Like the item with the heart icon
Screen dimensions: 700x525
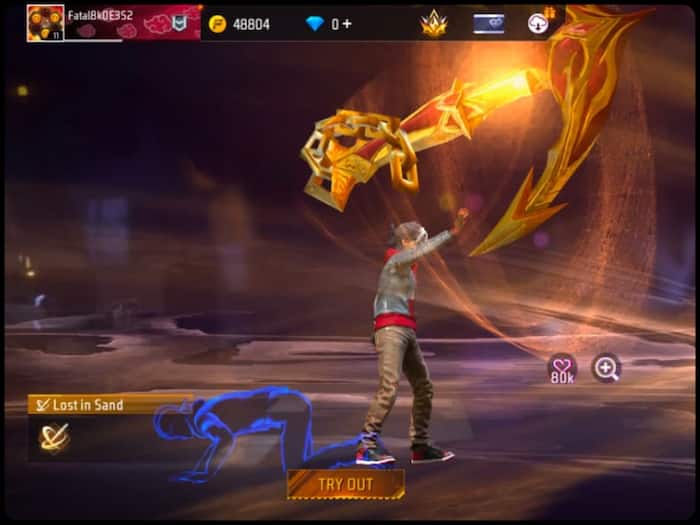[562, 367]
